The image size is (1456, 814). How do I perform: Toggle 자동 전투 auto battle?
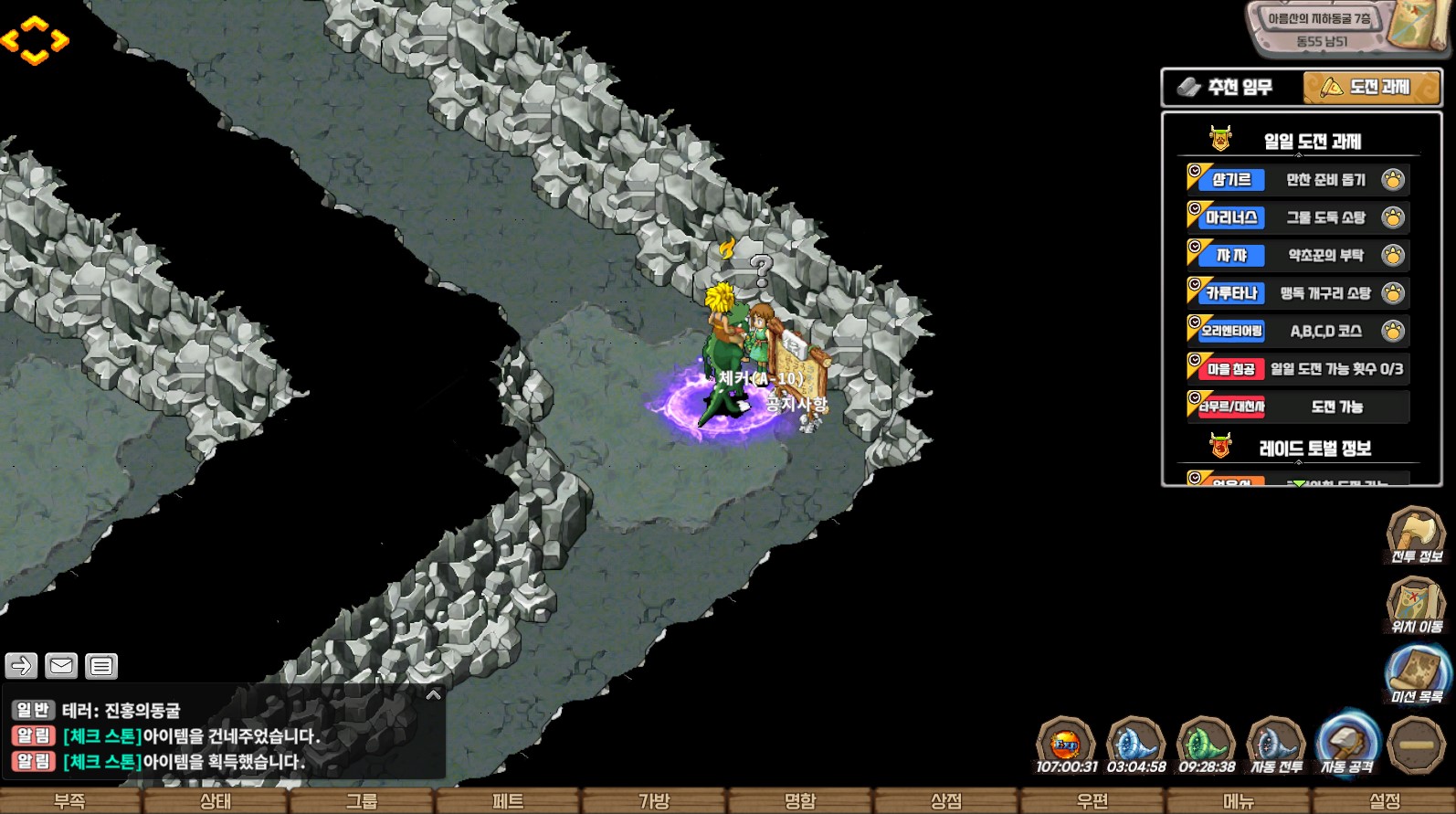[1276, 745]
